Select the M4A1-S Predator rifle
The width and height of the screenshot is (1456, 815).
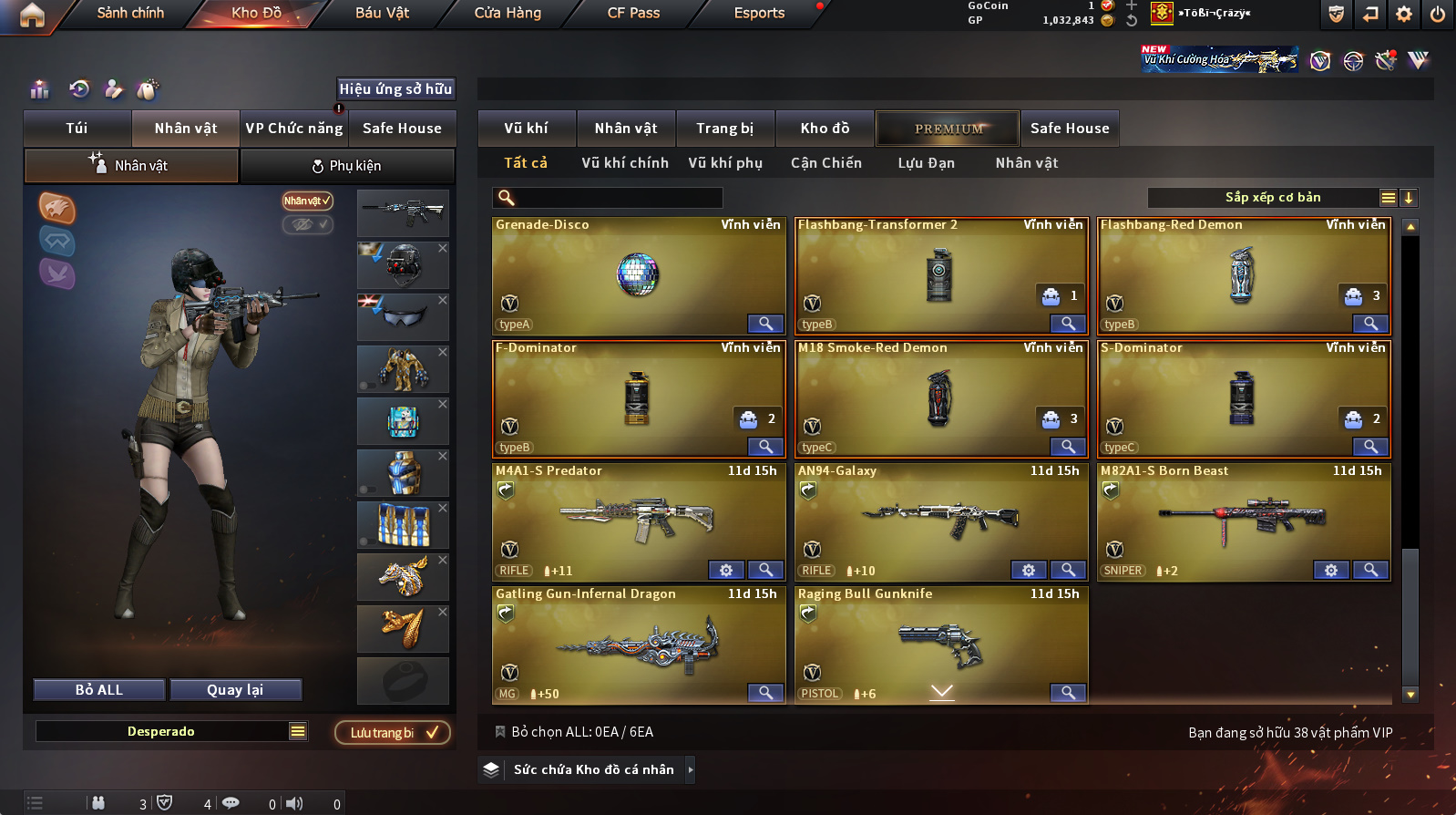[638, 521]
